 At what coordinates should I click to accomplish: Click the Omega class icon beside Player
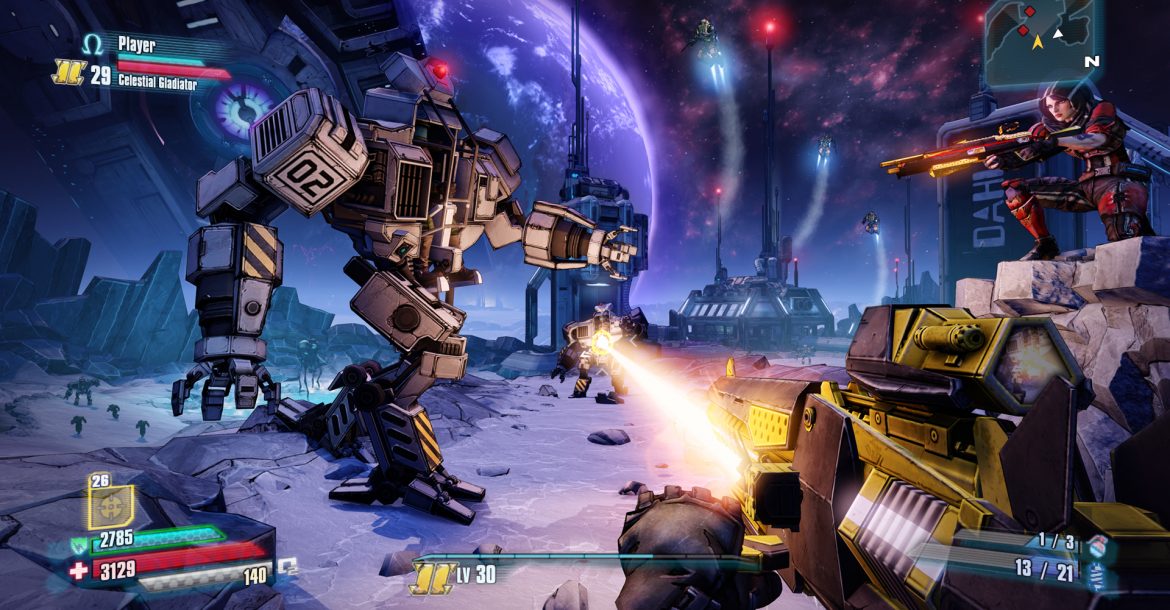tap(93, 44)
